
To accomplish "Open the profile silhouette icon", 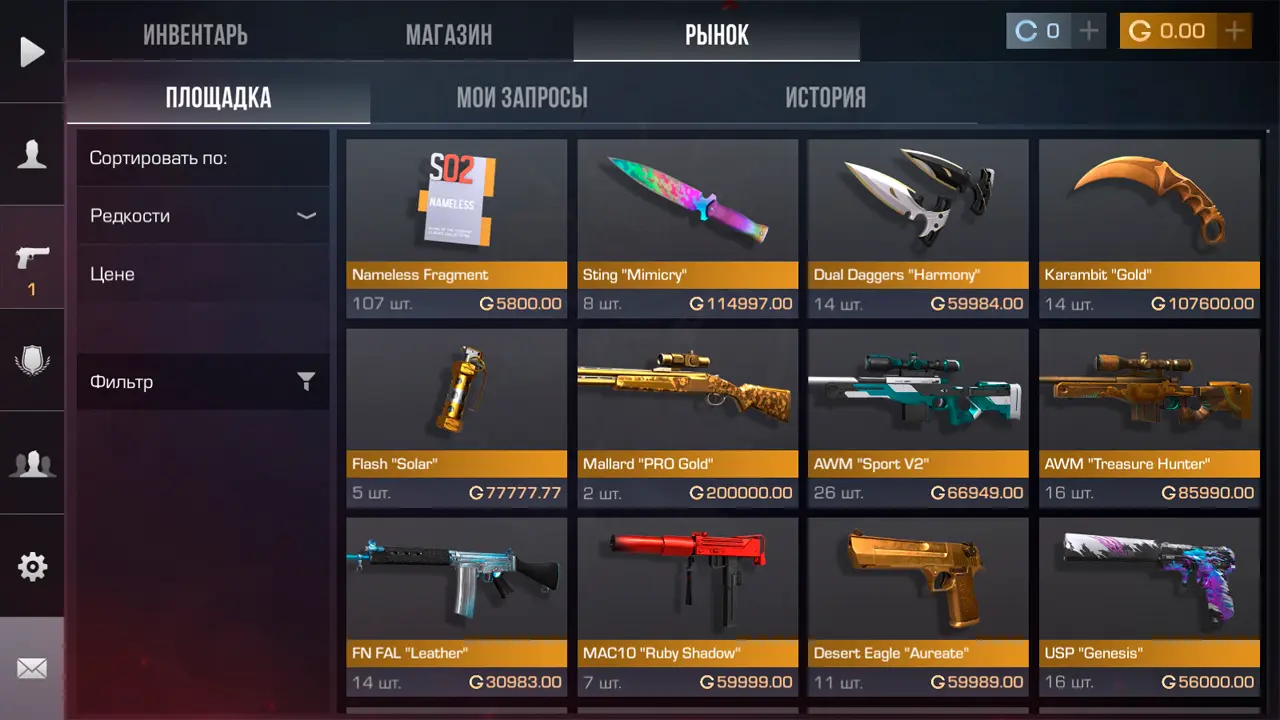I will click(32, 155).
